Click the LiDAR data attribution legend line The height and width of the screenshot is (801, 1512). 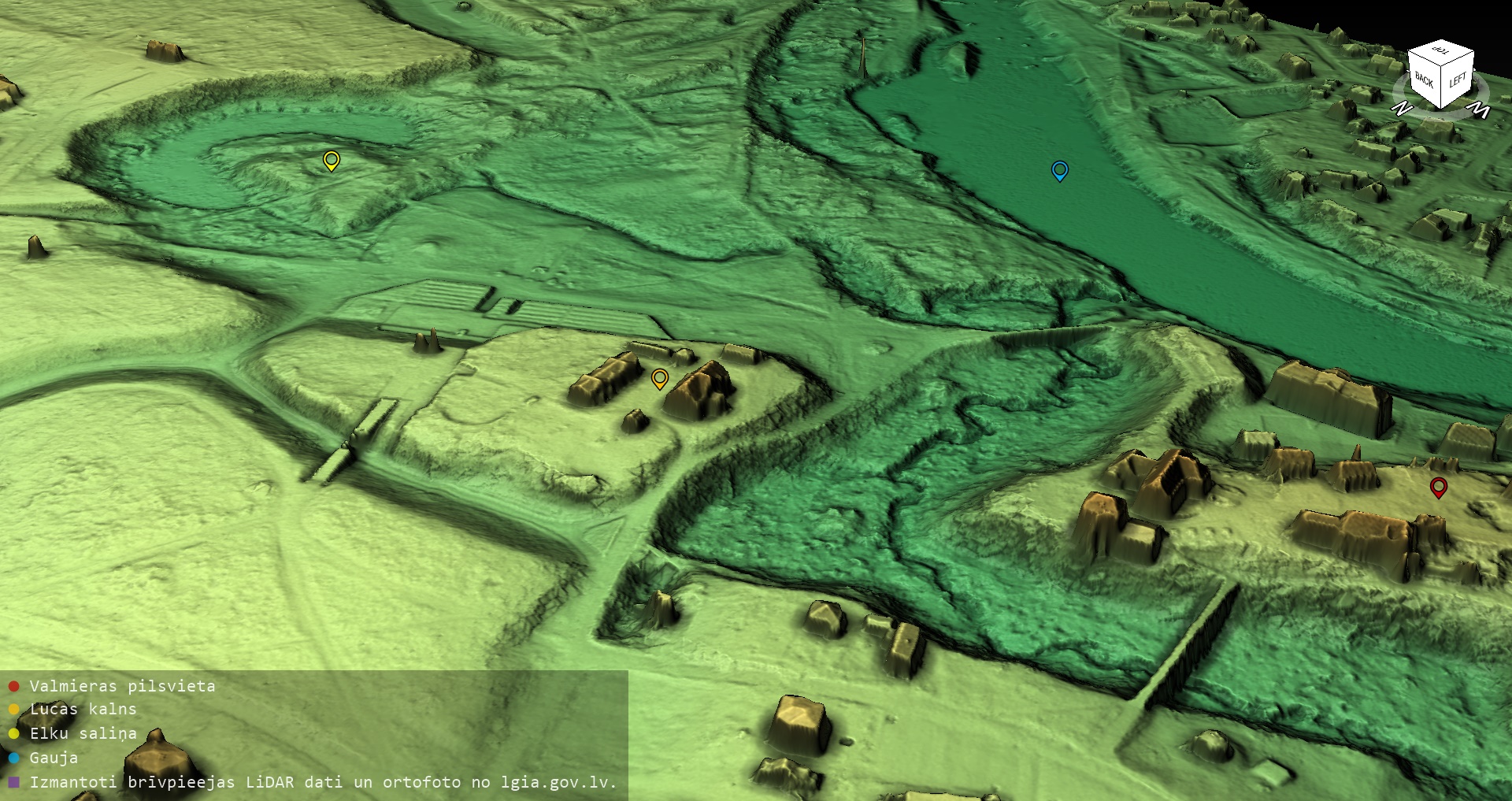323,782
